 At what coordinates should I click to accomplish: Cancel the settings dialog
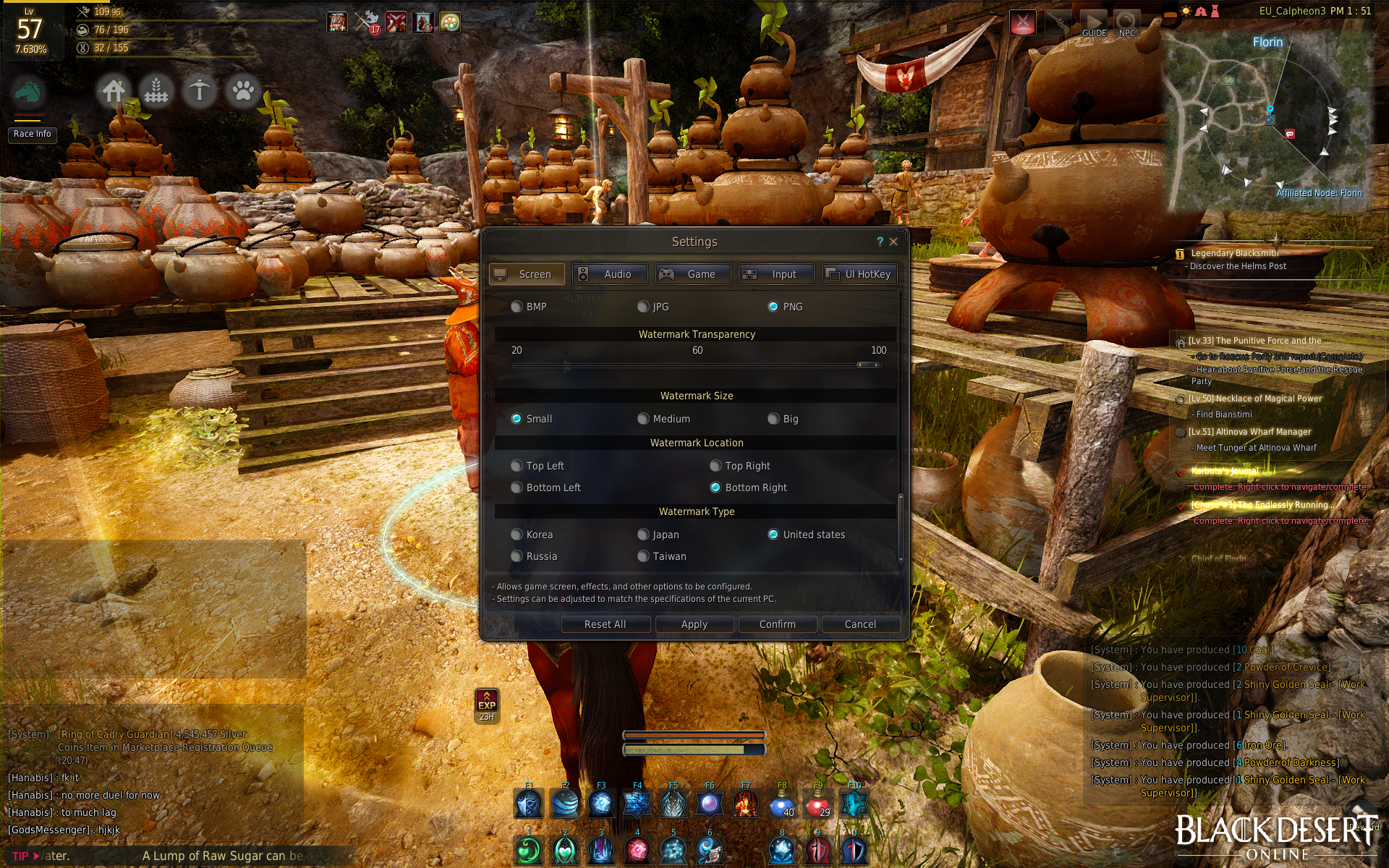tap(860, 624)
